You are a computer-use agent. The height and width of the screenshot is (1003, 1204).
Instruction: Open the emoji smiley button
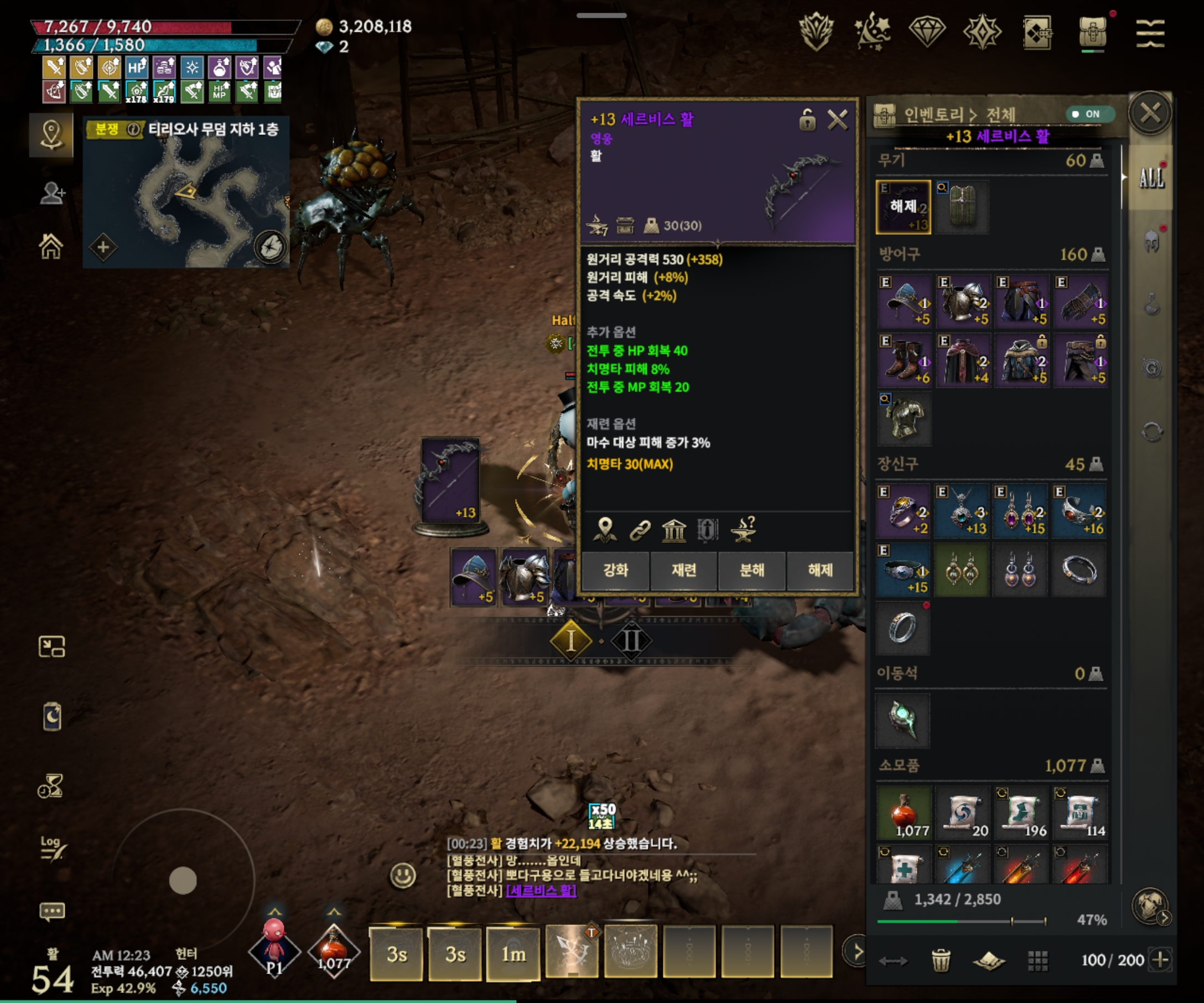(x=402, y=875)
